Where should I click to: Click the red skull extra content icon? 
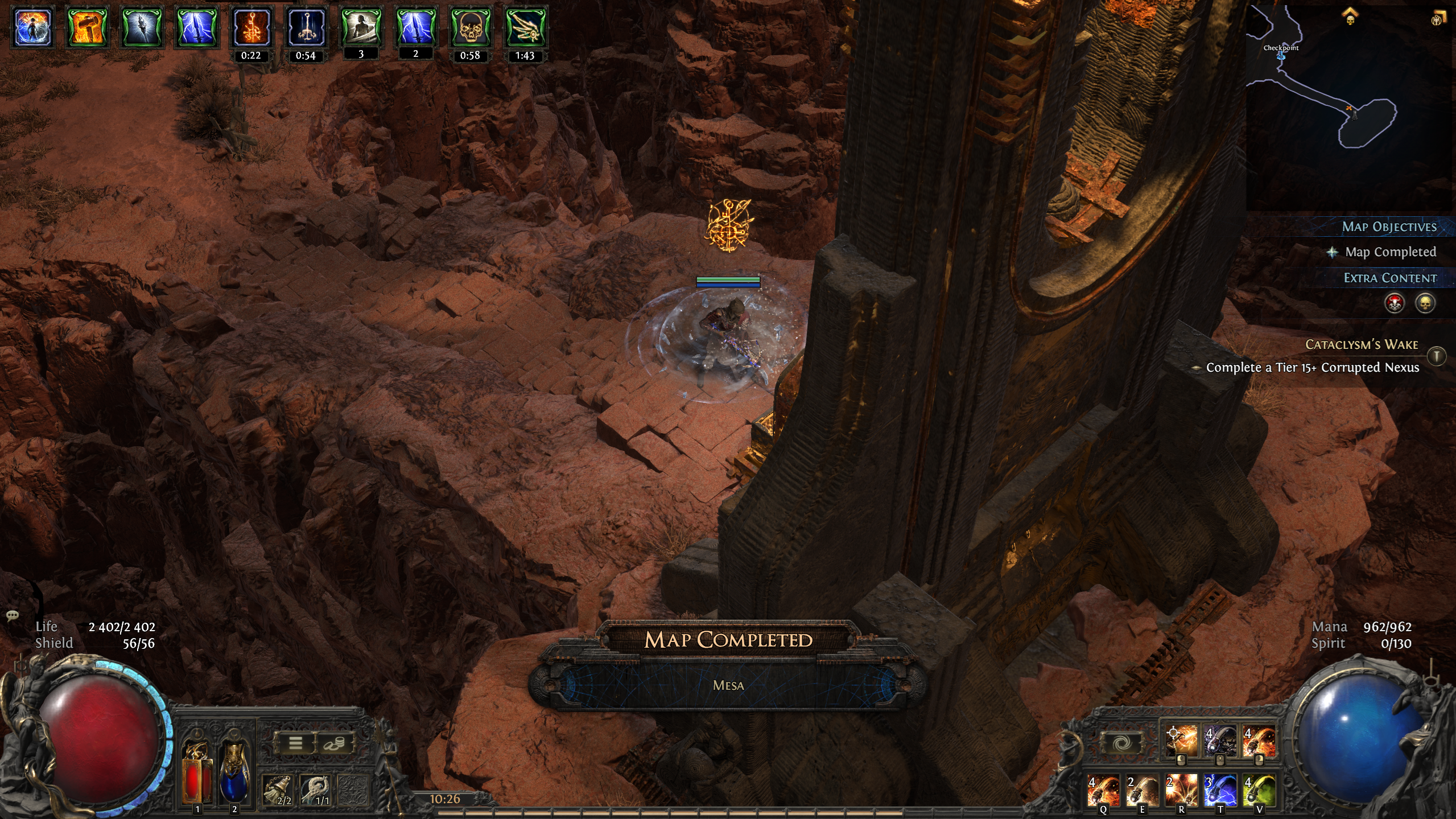[1395, 303]
